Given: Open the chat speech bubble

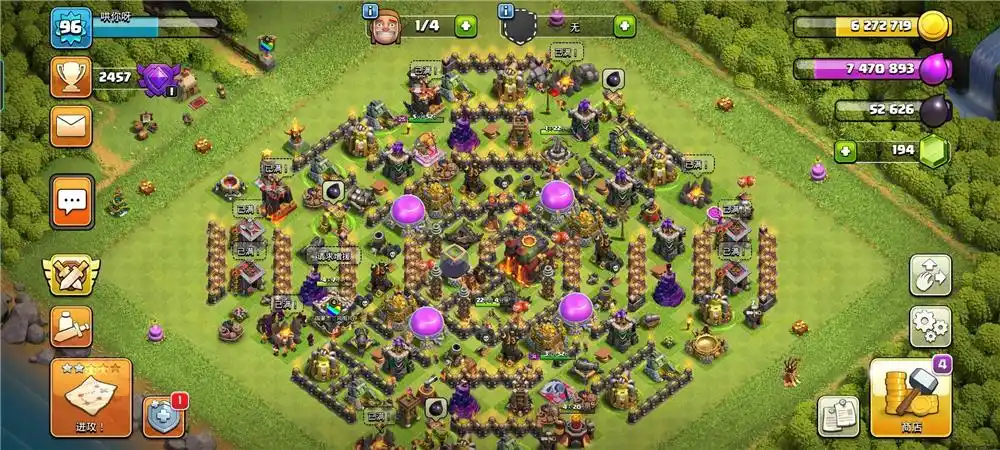Looking at the screenshot, I should point(71,202).
